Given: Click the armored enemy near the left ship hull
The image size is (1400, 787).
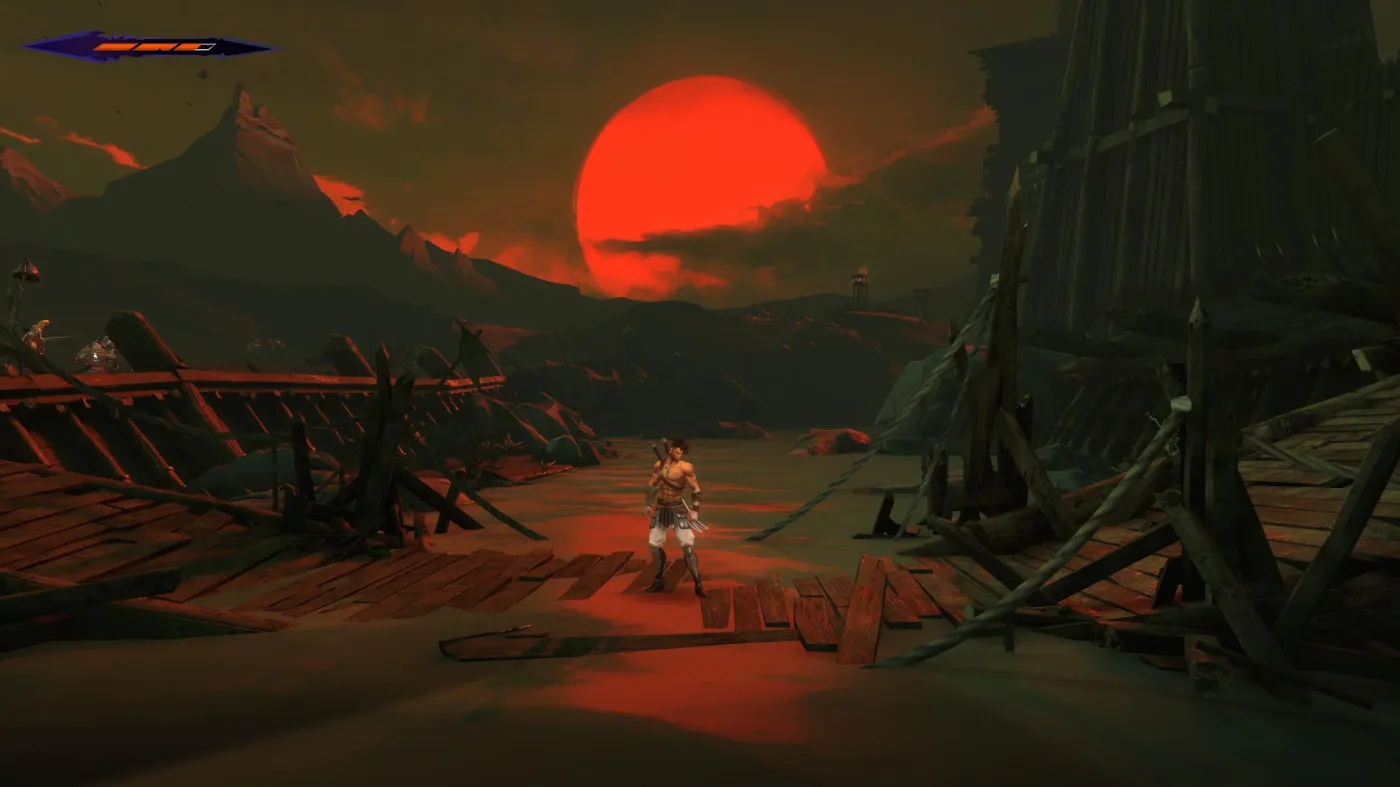Looking at the screenshot, I should coord(98,352).
